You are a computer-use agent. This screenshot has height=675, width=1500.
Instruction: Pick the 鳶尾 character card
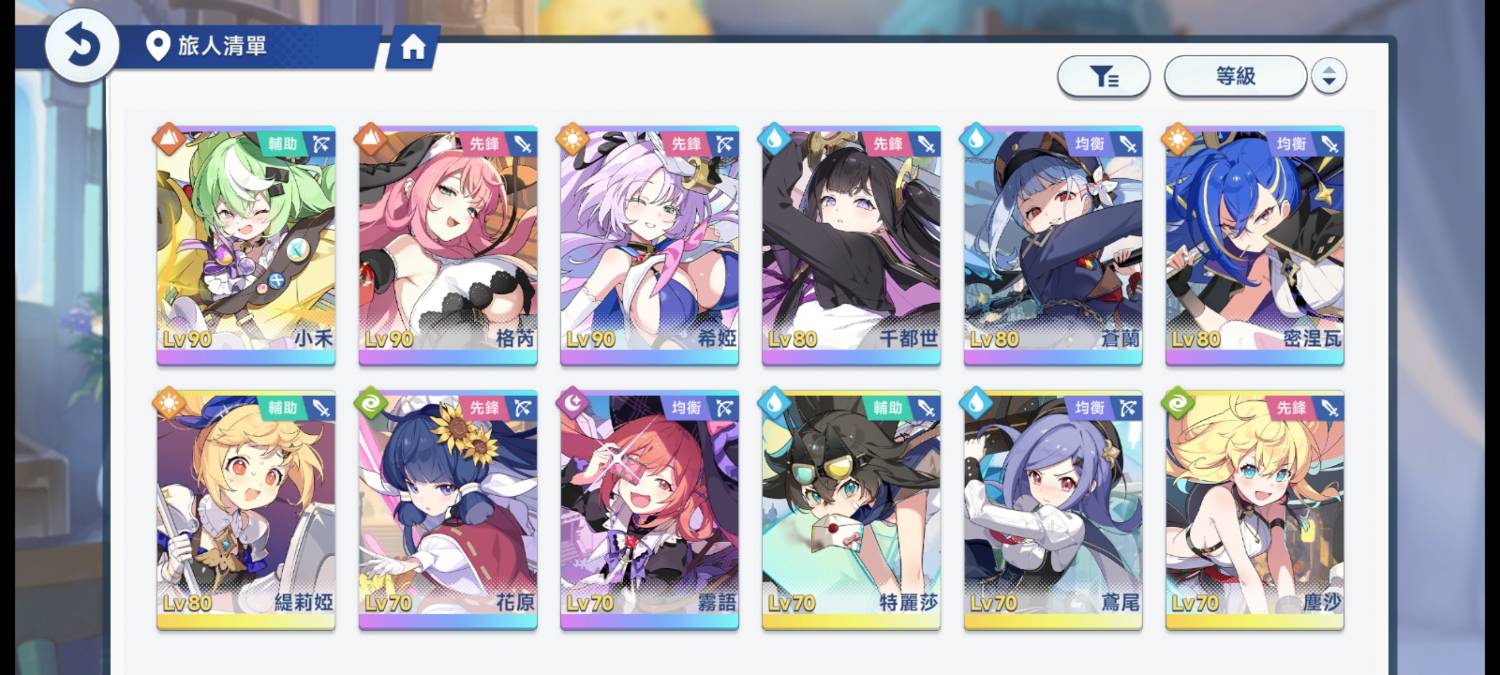(x=1053, y=509)
